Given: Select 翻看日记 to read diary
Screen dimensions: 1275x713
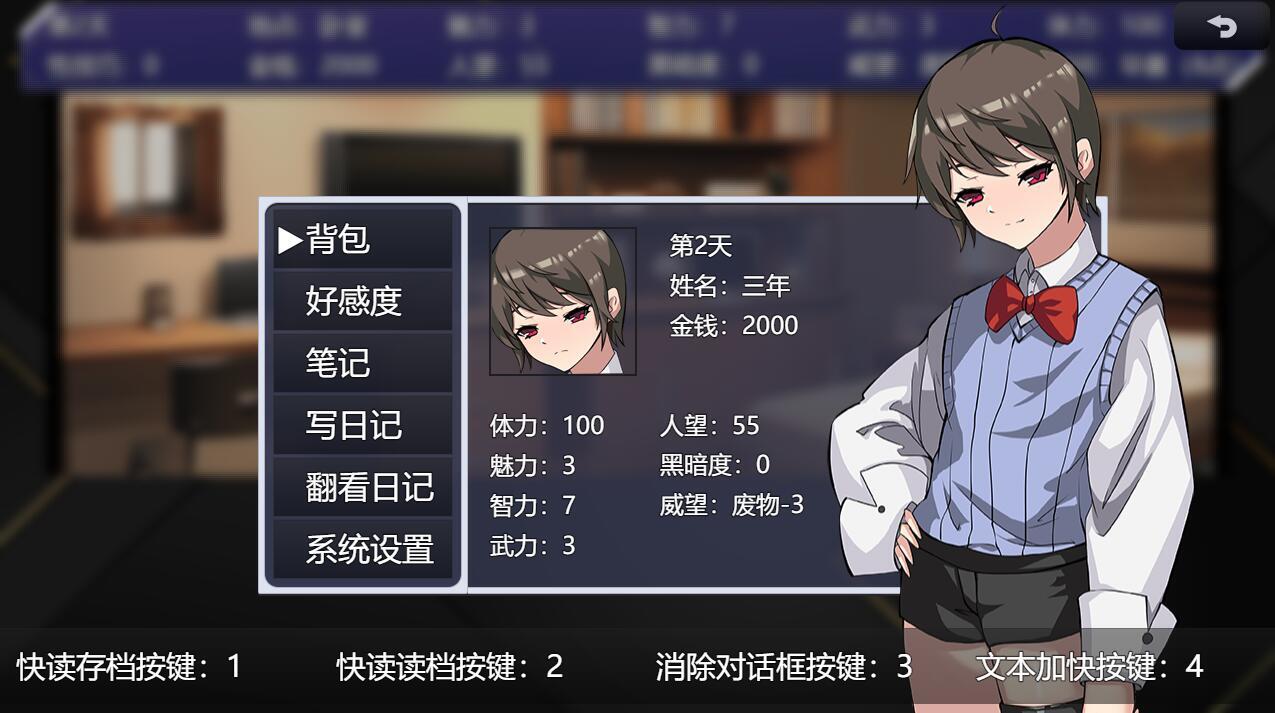Looking at the screenshot, I should [x=362, y=487].
